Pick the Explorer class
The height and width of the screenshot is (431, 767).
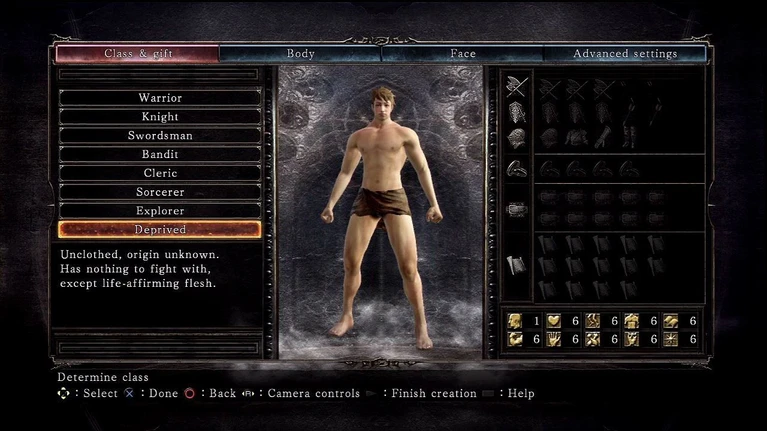(160, 211)
